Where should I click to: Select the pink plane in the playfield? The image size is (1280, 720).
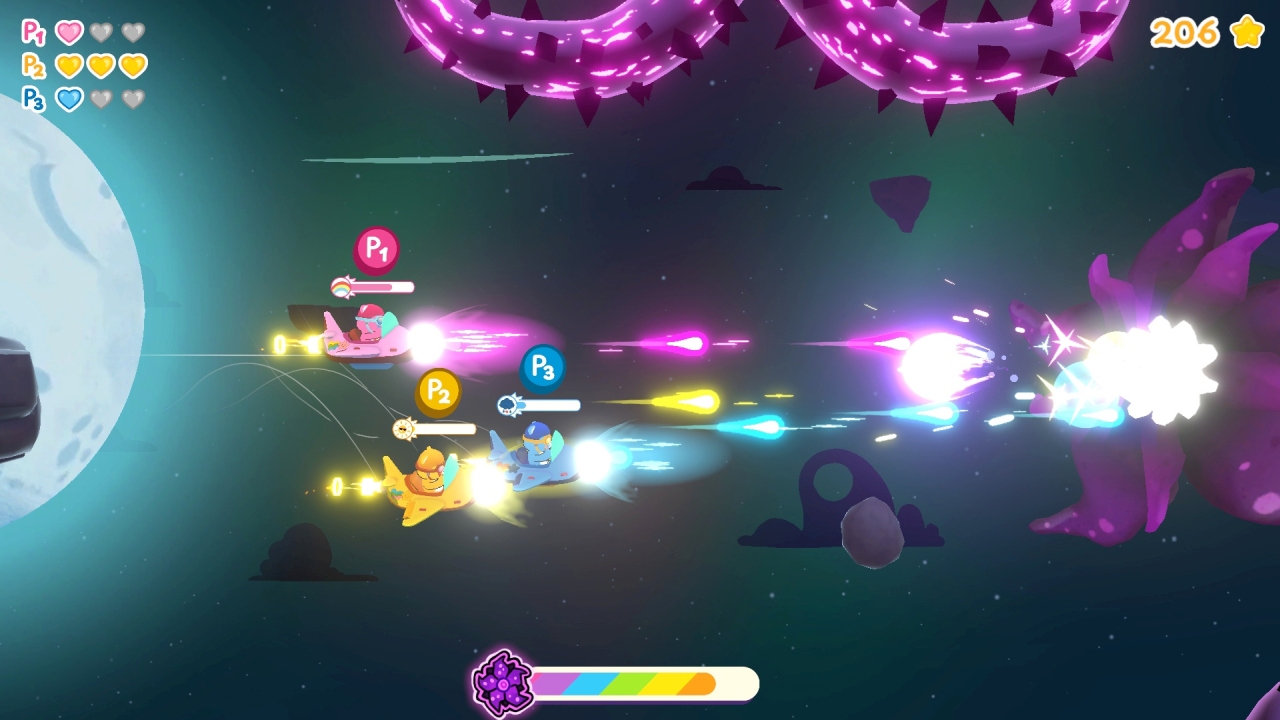[365, 335]
